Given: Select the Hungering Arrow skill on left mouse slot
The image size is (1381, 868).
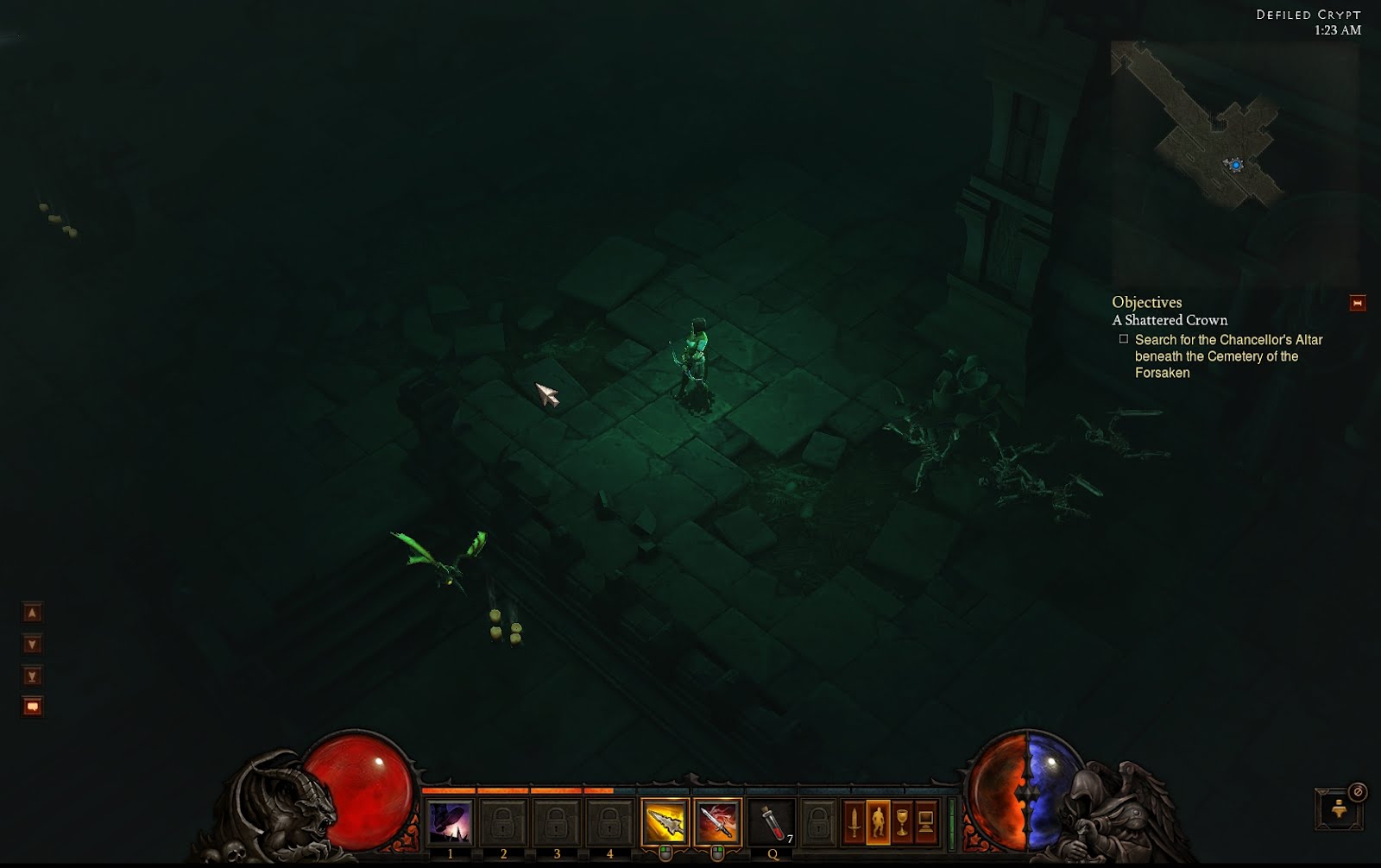Looking at the screenshot, I should (665, 821).
